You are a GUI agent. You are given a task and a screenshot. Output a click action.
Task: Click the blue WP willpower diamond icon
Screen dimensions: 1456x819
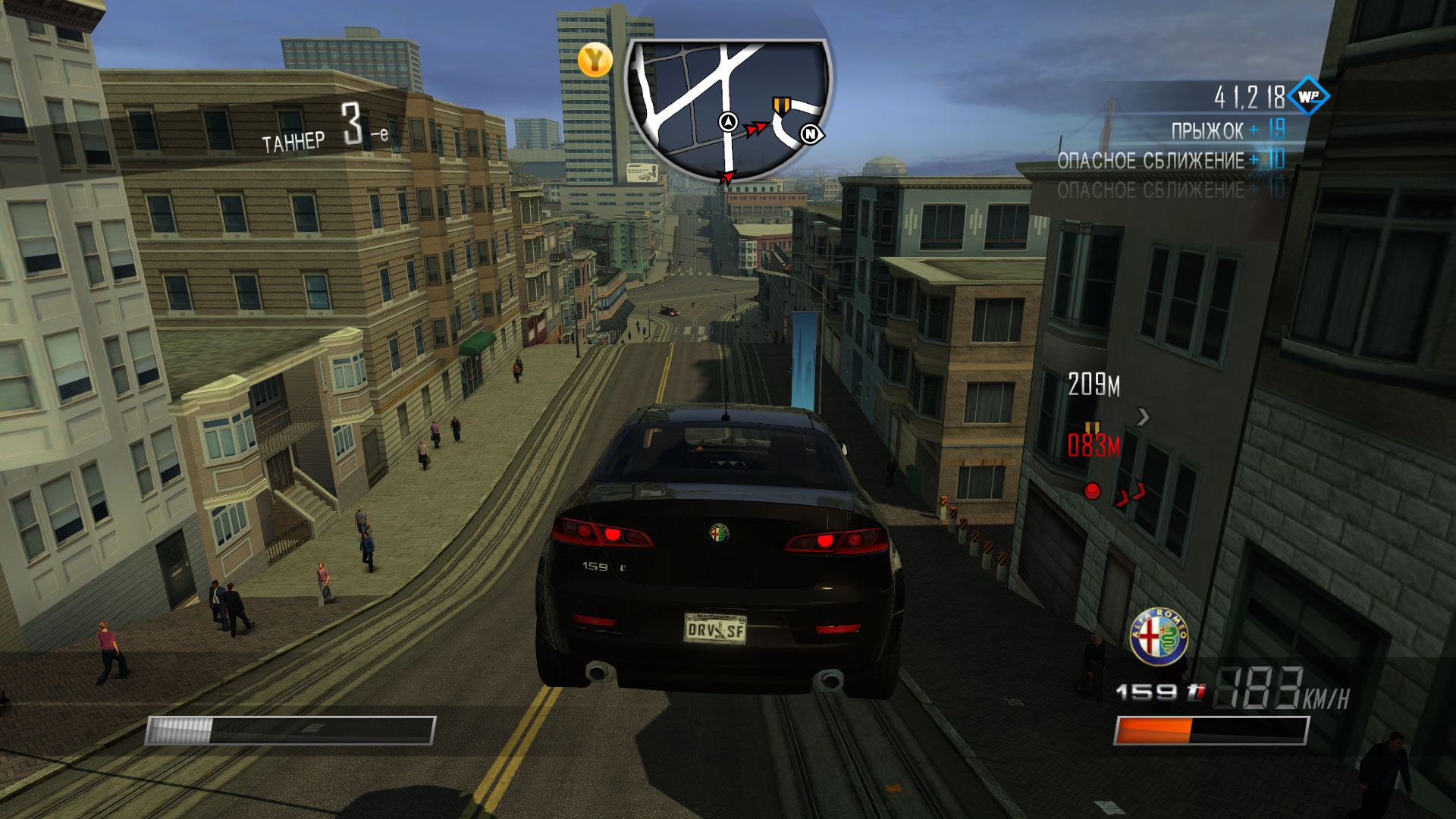1307,96
